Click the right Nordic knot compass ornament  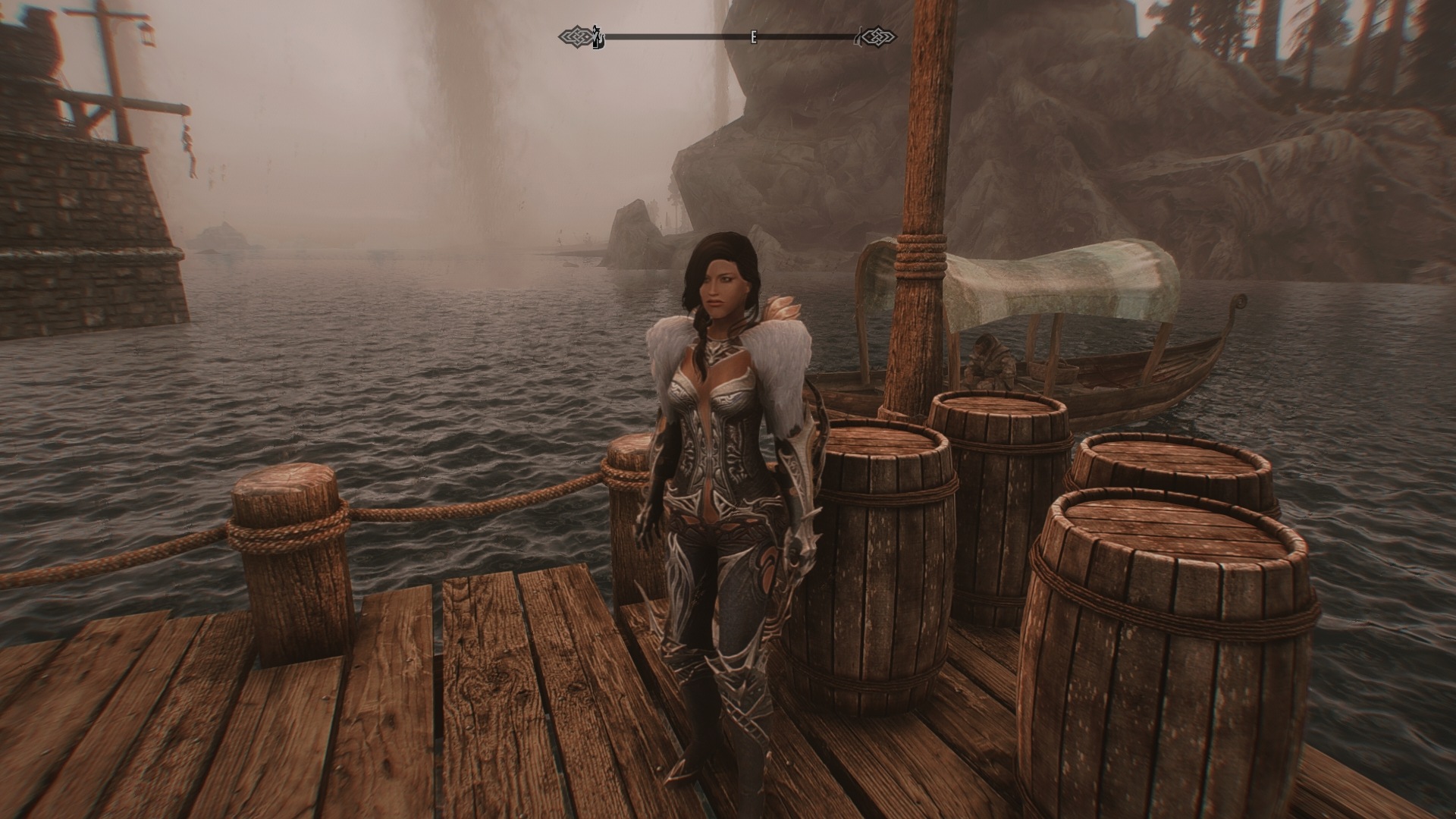pyautogui.click(x=878, y=35)
